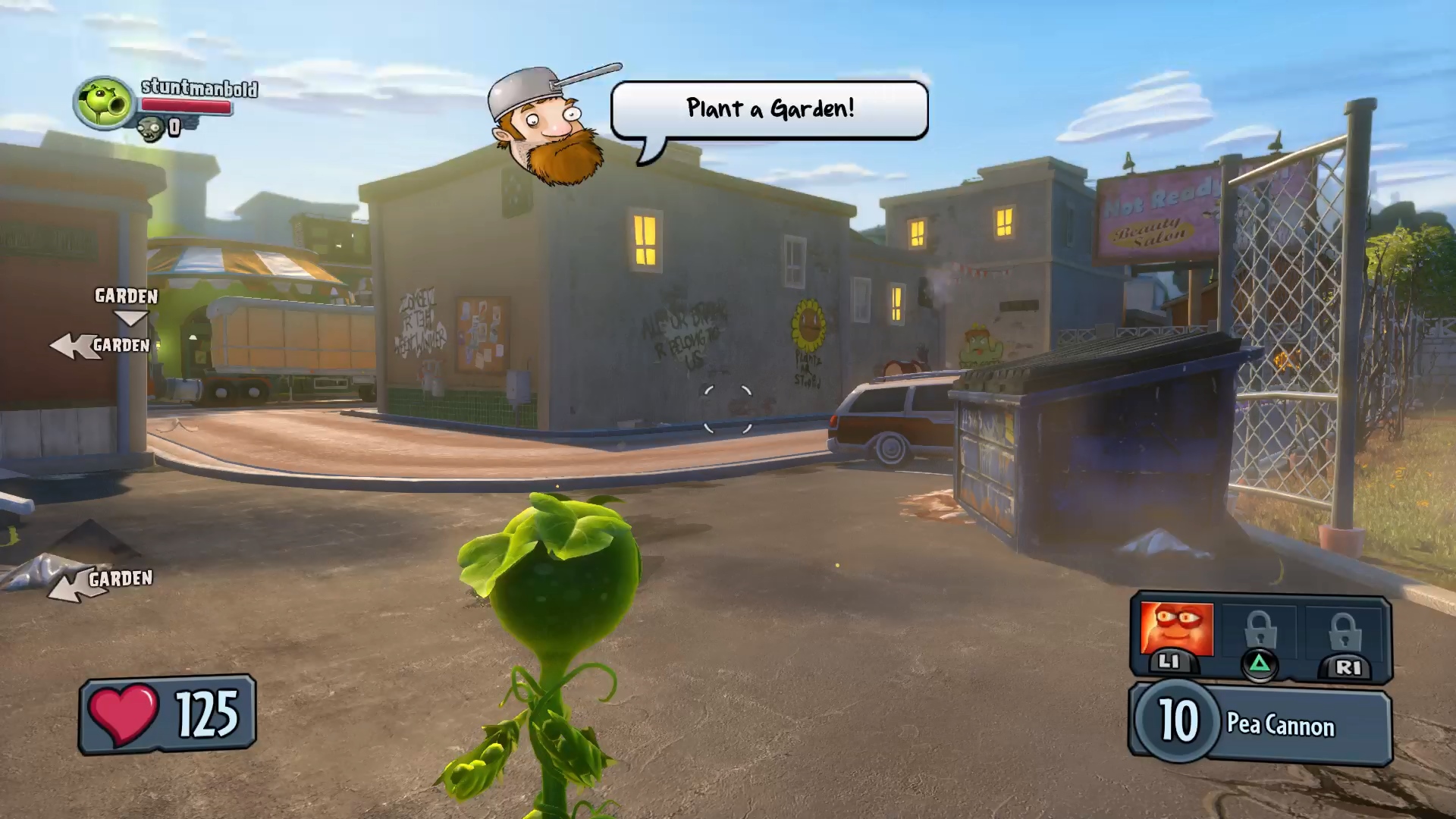Screen dimensions: 1456x819
Task: Click the Peashooter player avatar icon
Action: coord(104,102)
